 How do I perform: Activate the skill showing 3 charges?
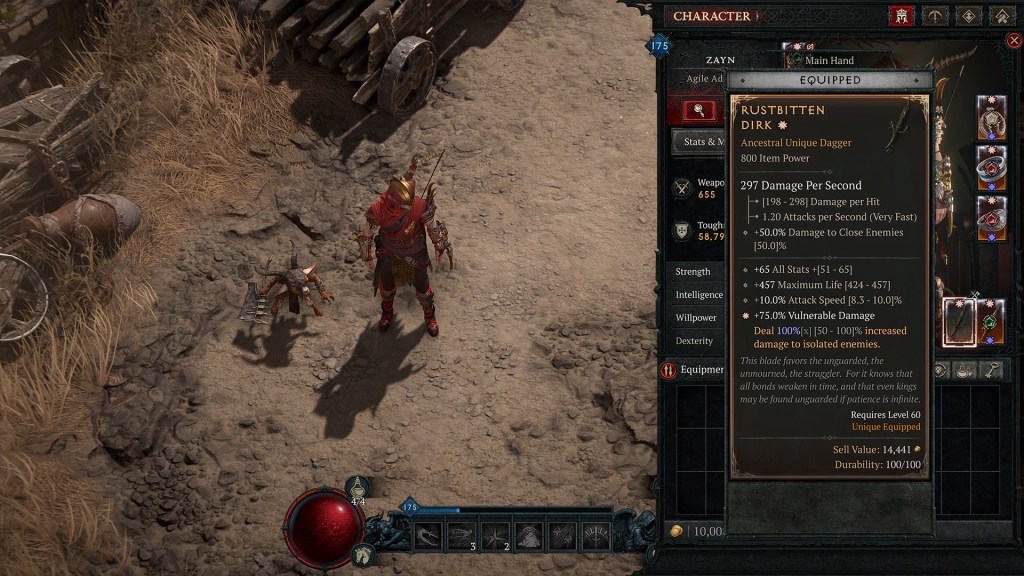point(461,535)
